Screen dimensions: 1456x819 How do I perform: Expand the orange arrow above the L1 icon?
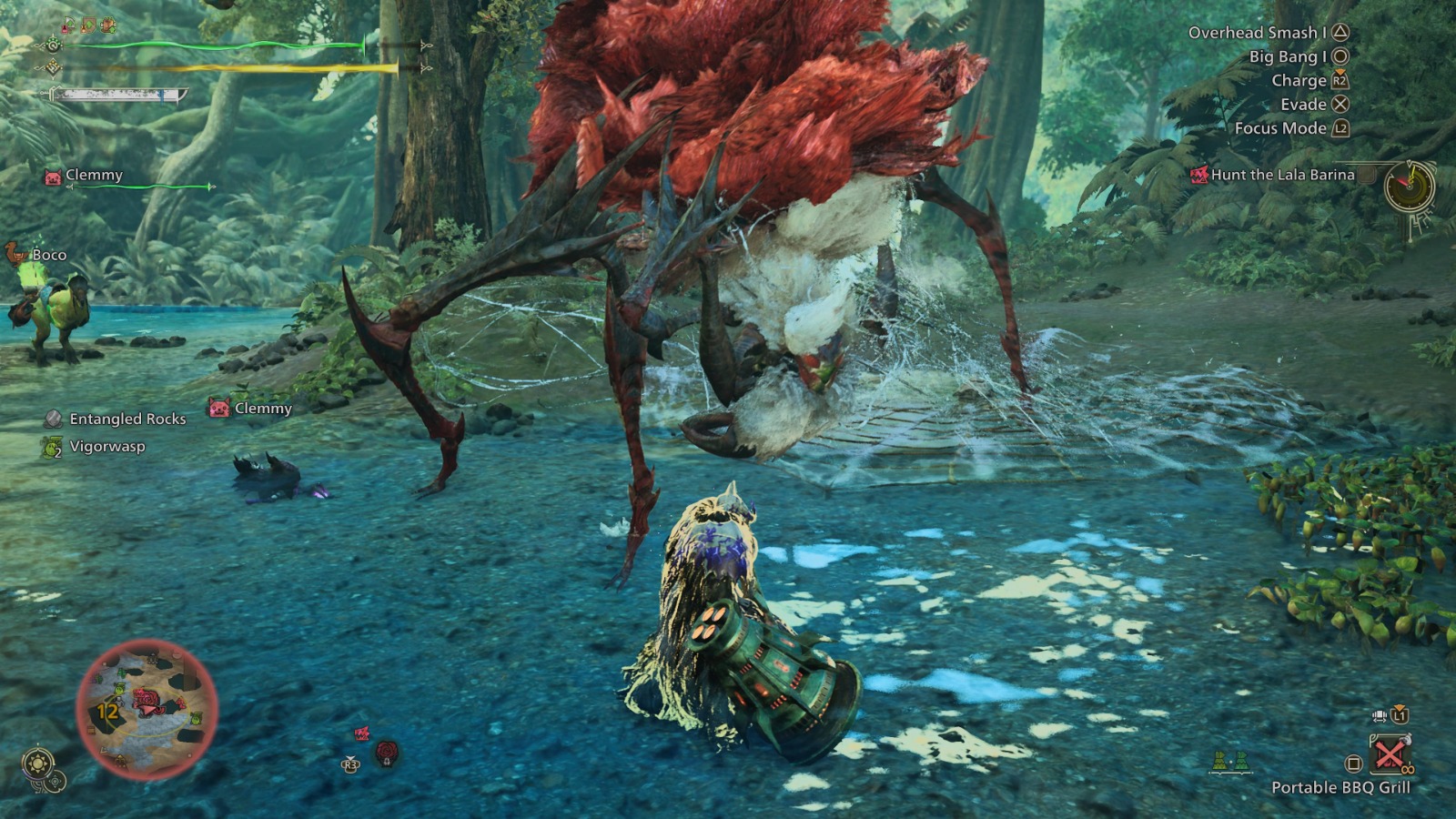click(x=1399, y=706)
